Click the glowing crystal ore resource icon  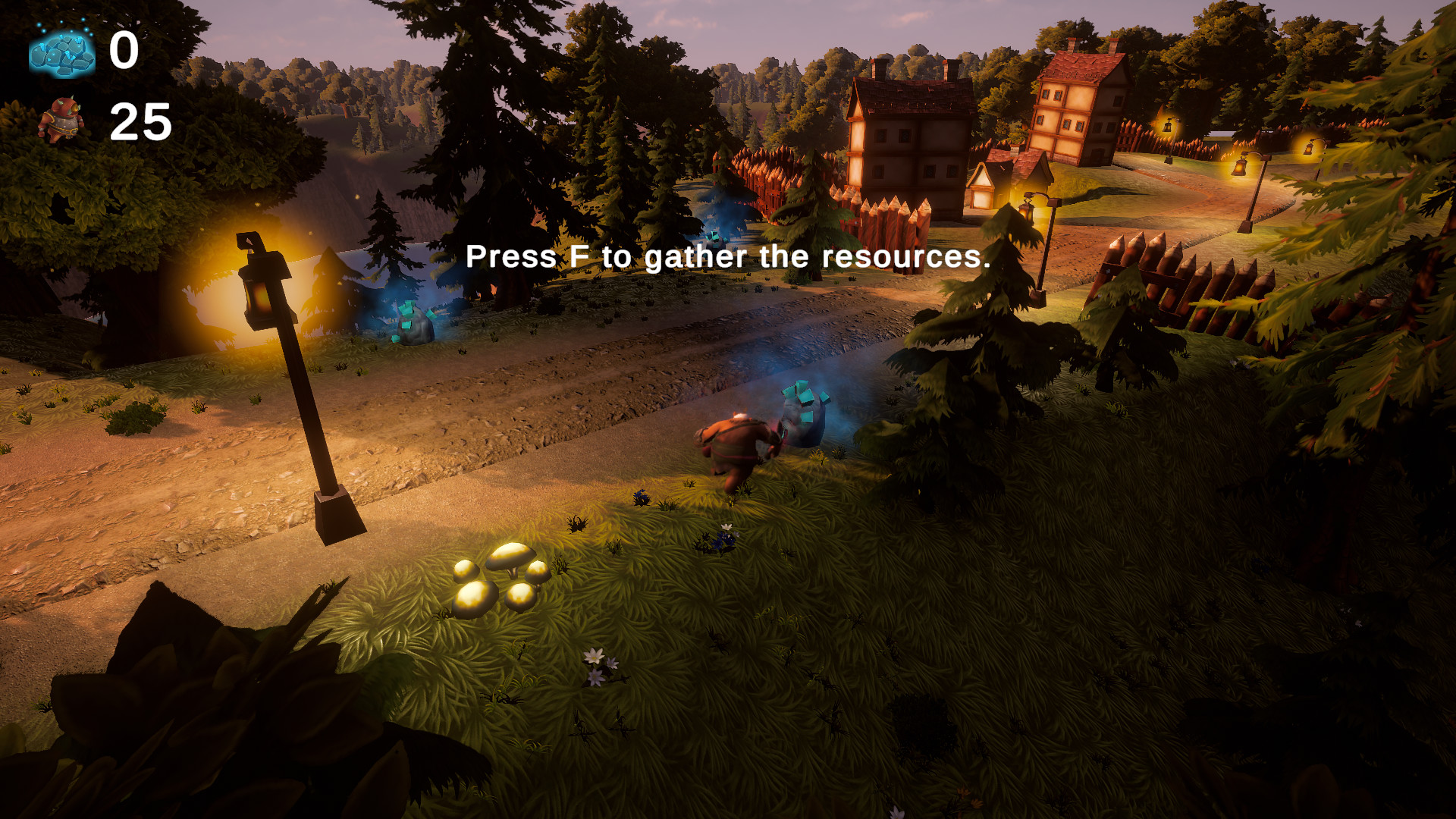tap(61, 53)
